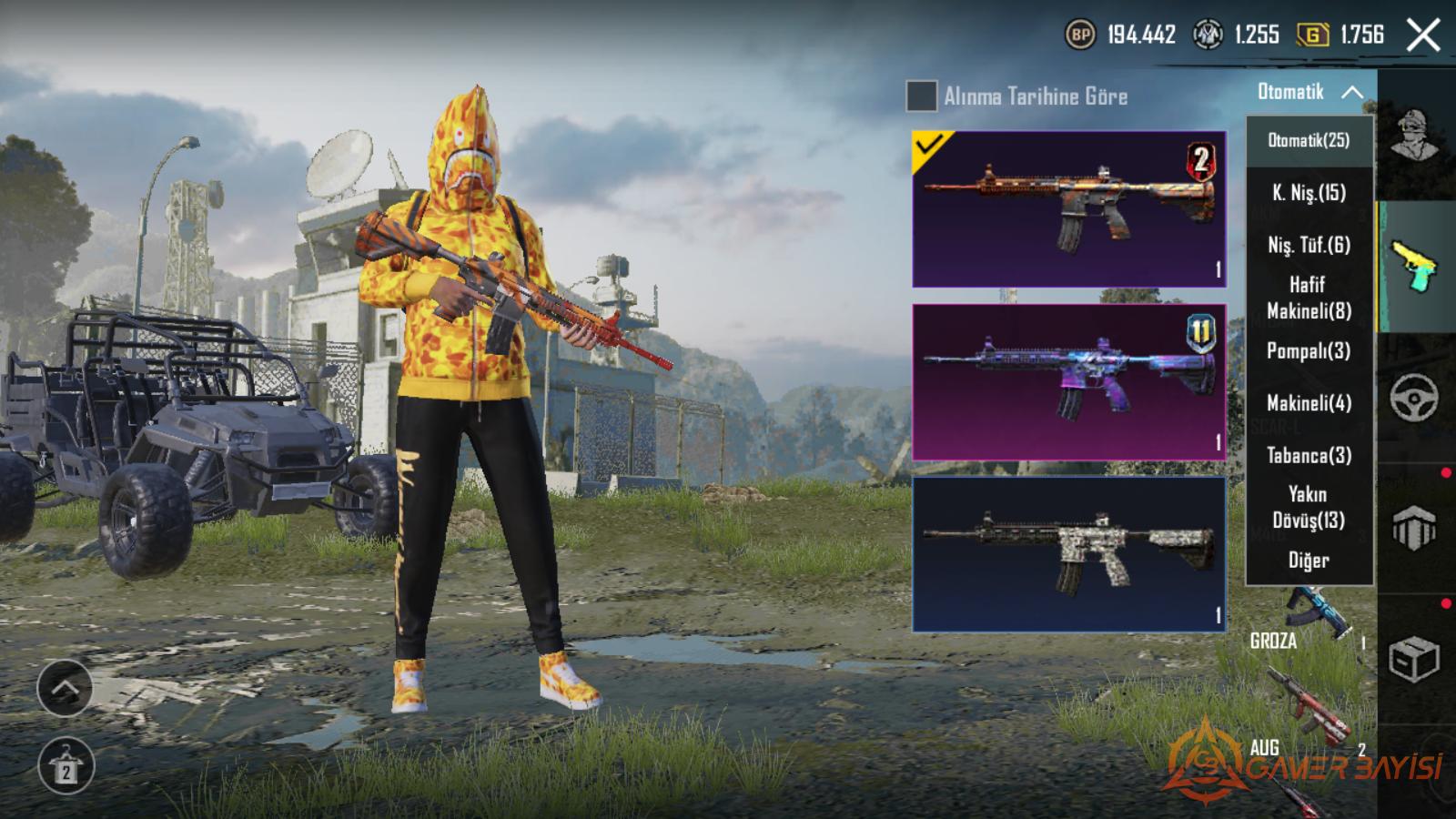Filter weapons by Makineli(4)

(1309, 403)
